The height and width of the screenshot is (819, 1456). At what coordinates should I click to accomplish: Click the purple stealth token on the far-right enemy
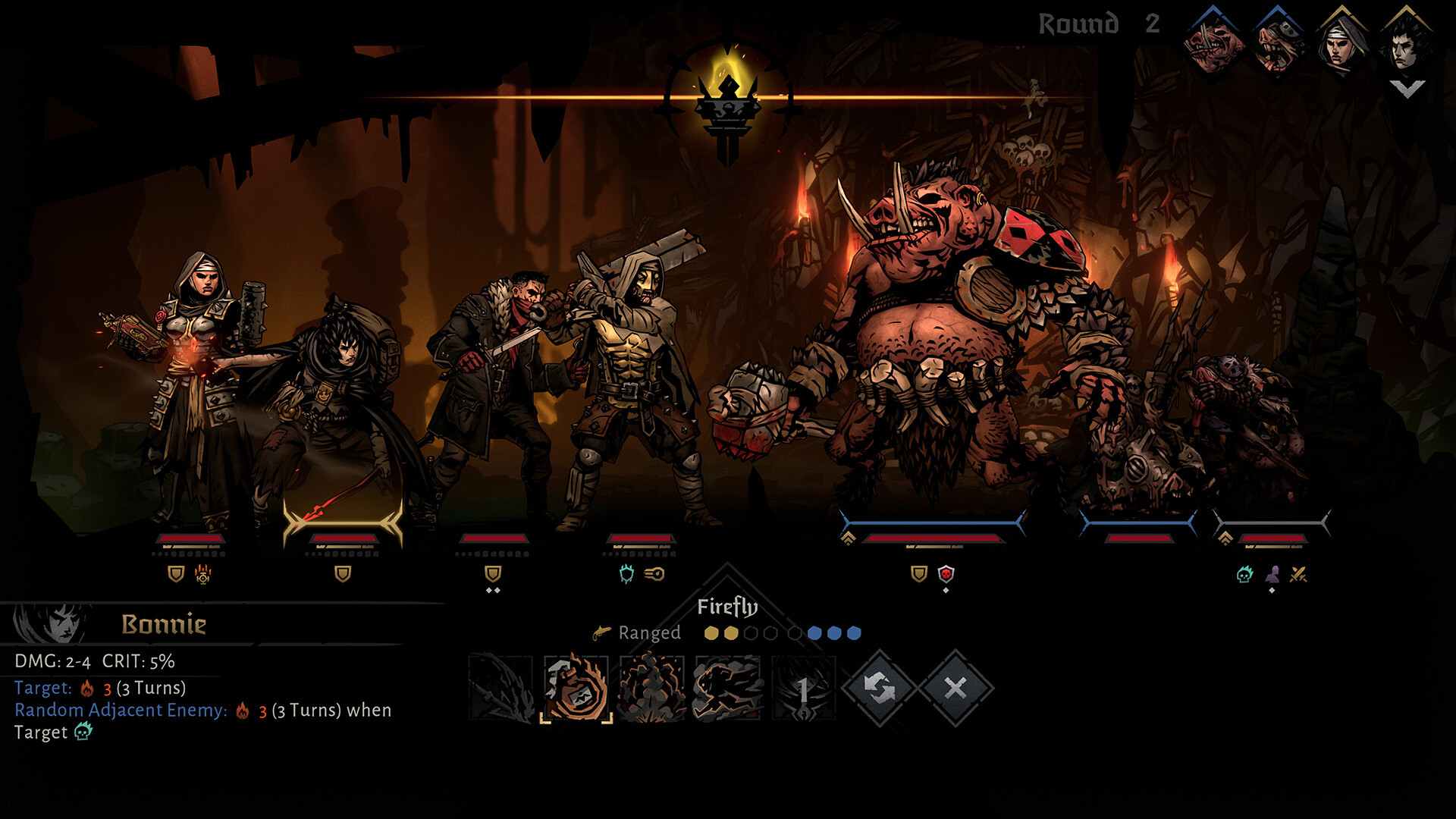[x=1273, y=575]
